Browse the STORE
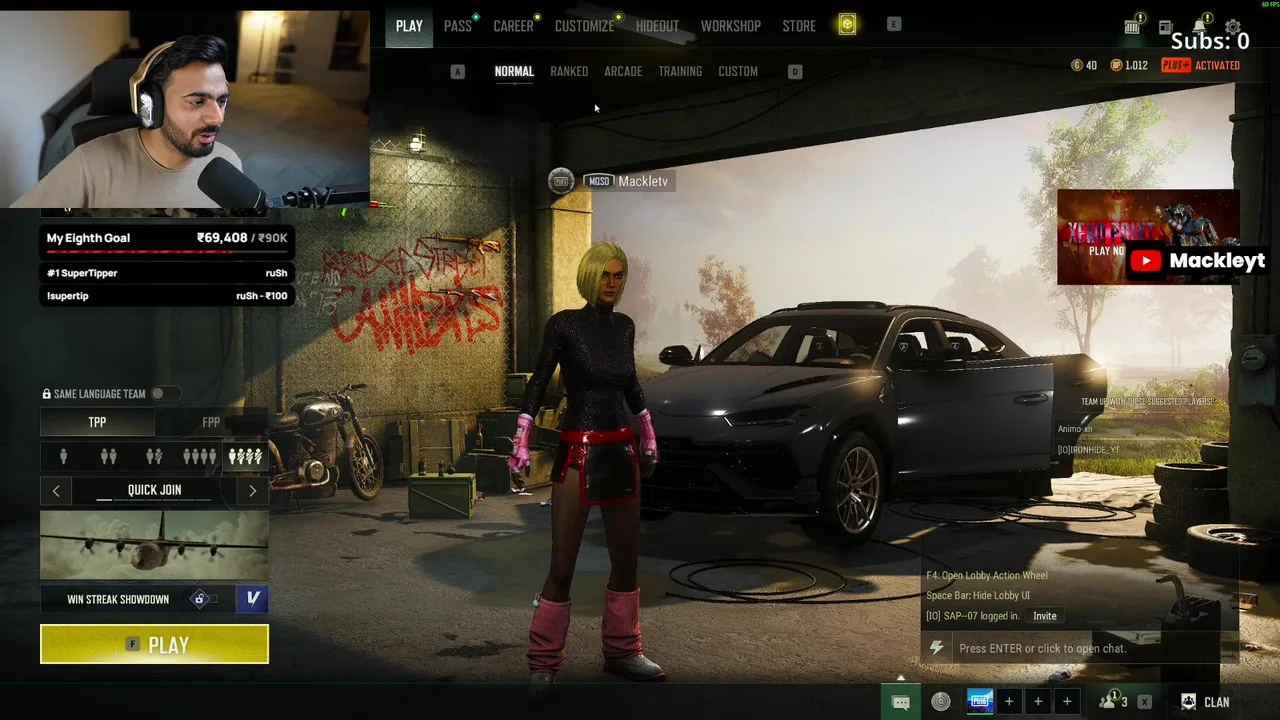This screenshot has width=1280, height=720. click(799, 26)
